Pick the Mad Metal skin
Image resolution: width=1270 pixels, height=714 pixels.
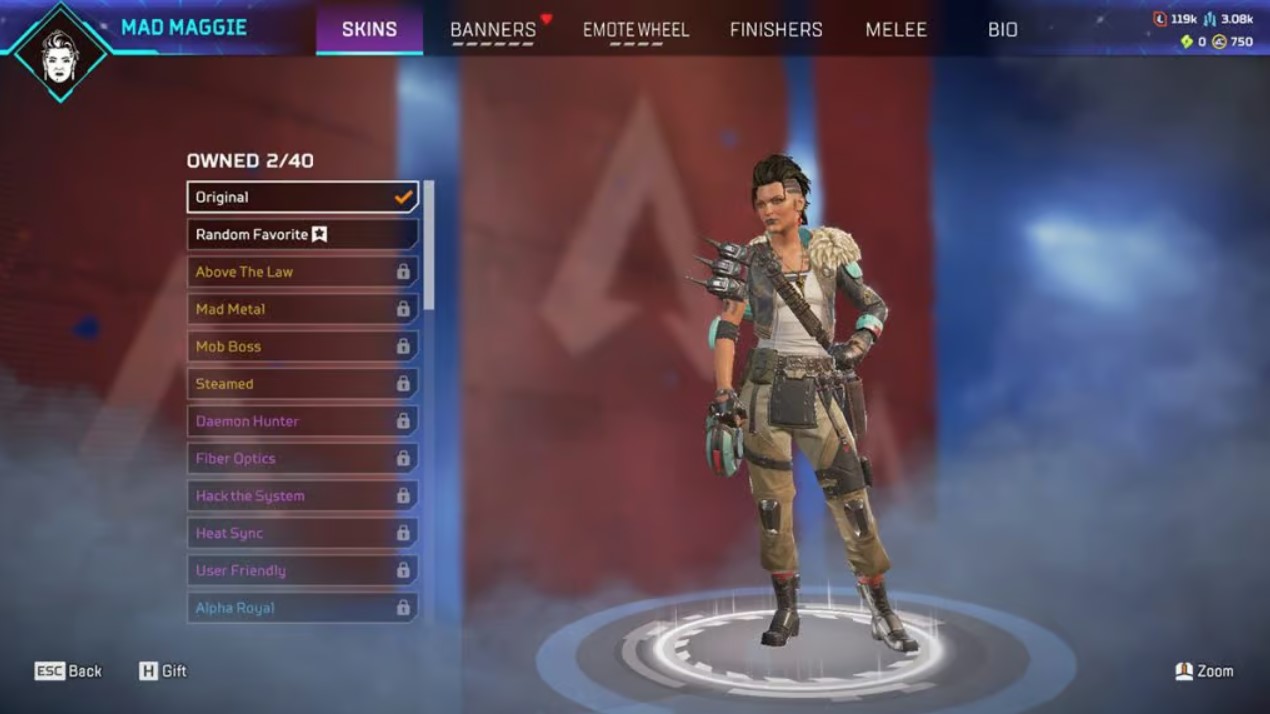[x=302, y=309]
